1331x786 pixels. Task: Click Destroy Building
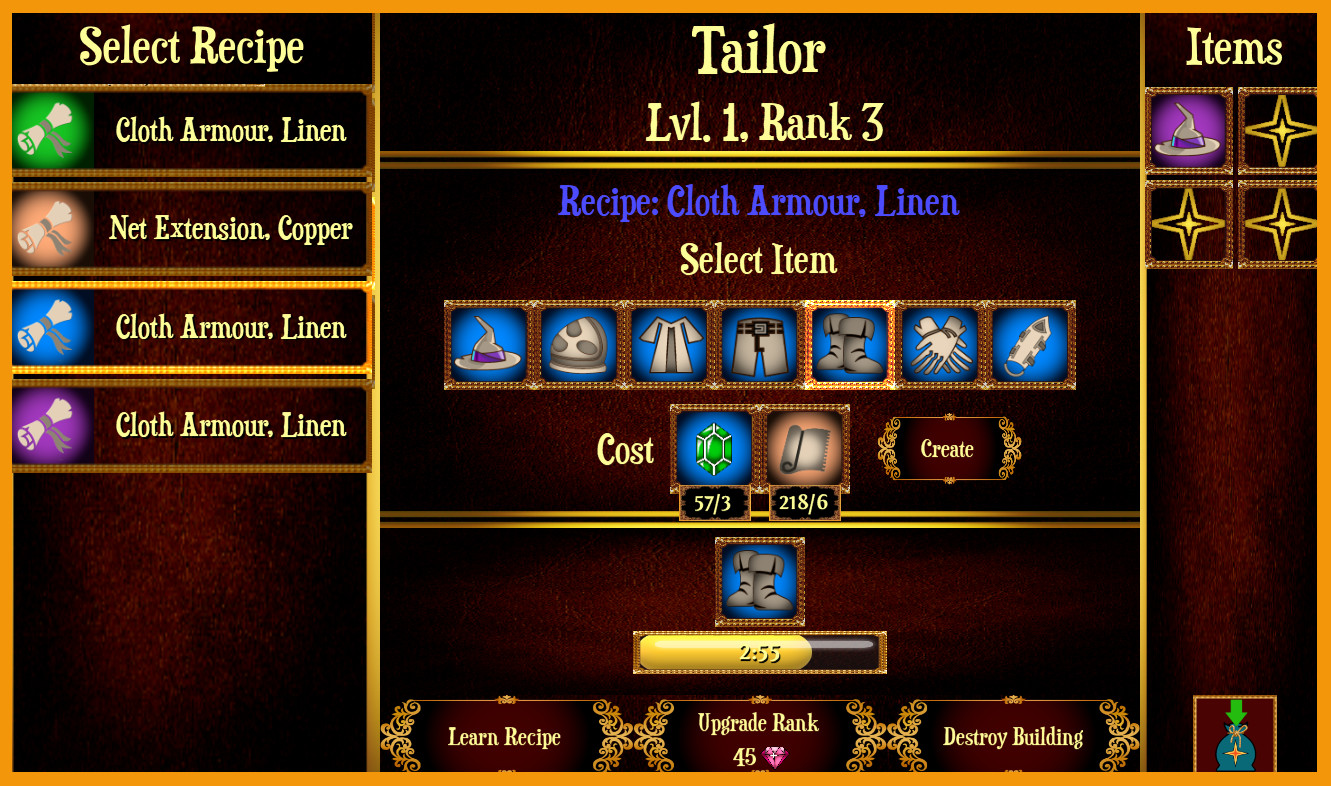click(x=1013, y=737)
